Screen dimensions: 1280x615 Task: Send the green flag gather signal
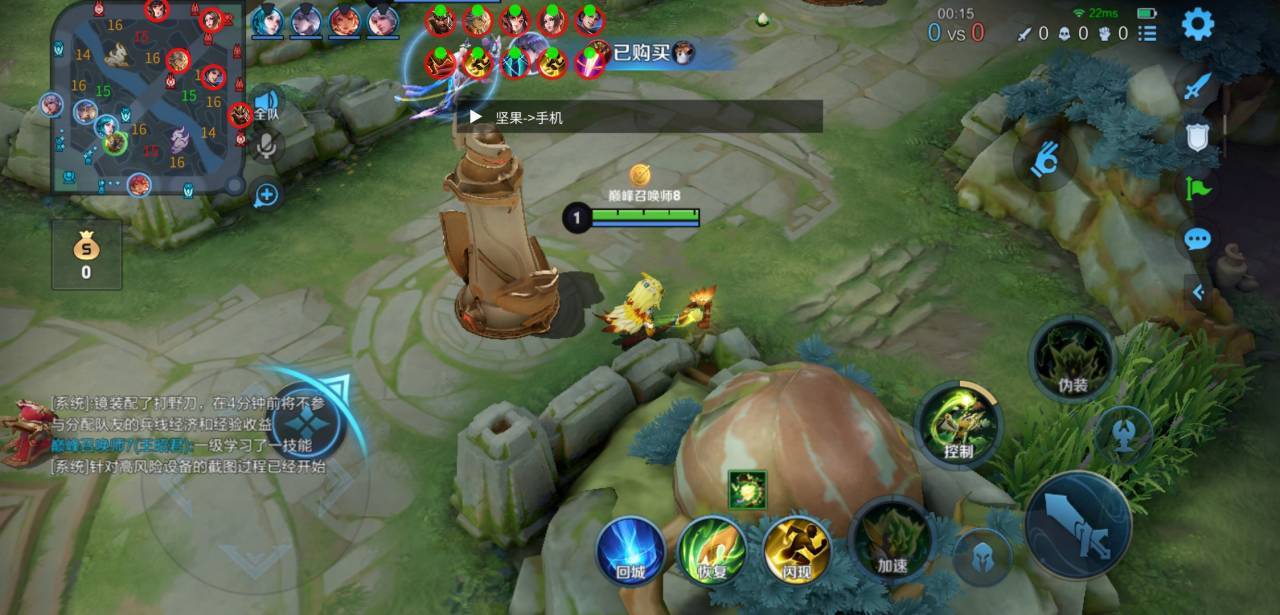[1197, 188]
